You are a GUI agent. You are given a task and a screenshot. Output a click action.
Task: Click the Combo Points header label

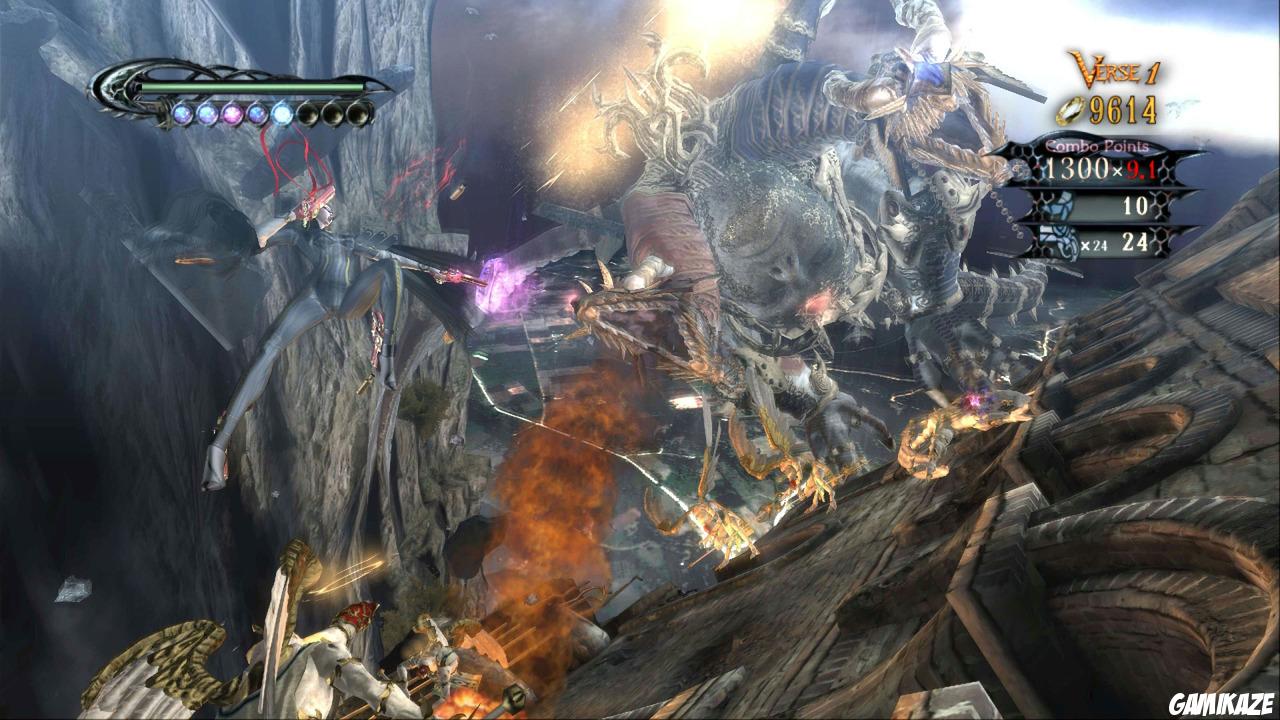point(1096,146)
